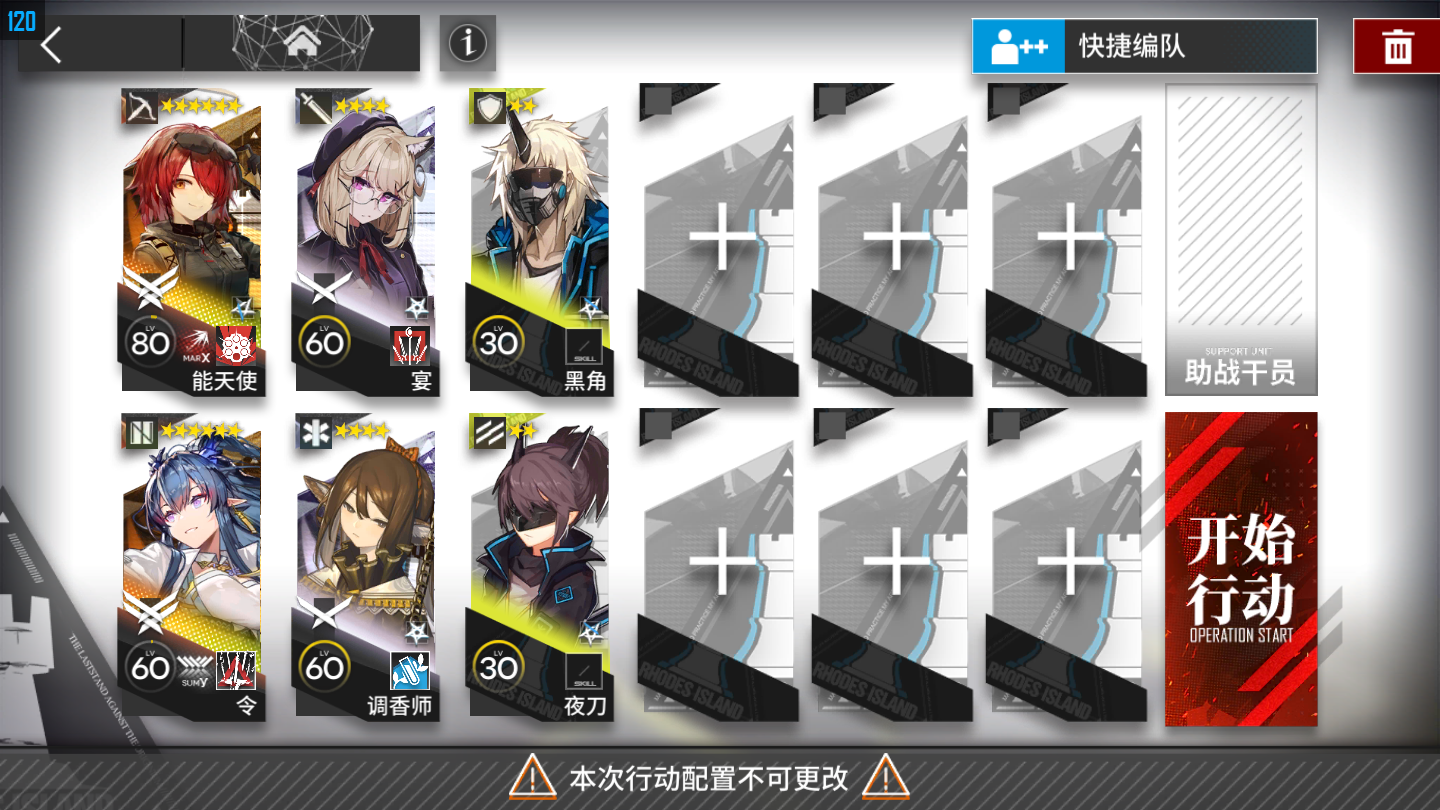Select the 助战干员 support unit slot
The width and height of the screenshot is (1440, 810).
point(1241,240)
